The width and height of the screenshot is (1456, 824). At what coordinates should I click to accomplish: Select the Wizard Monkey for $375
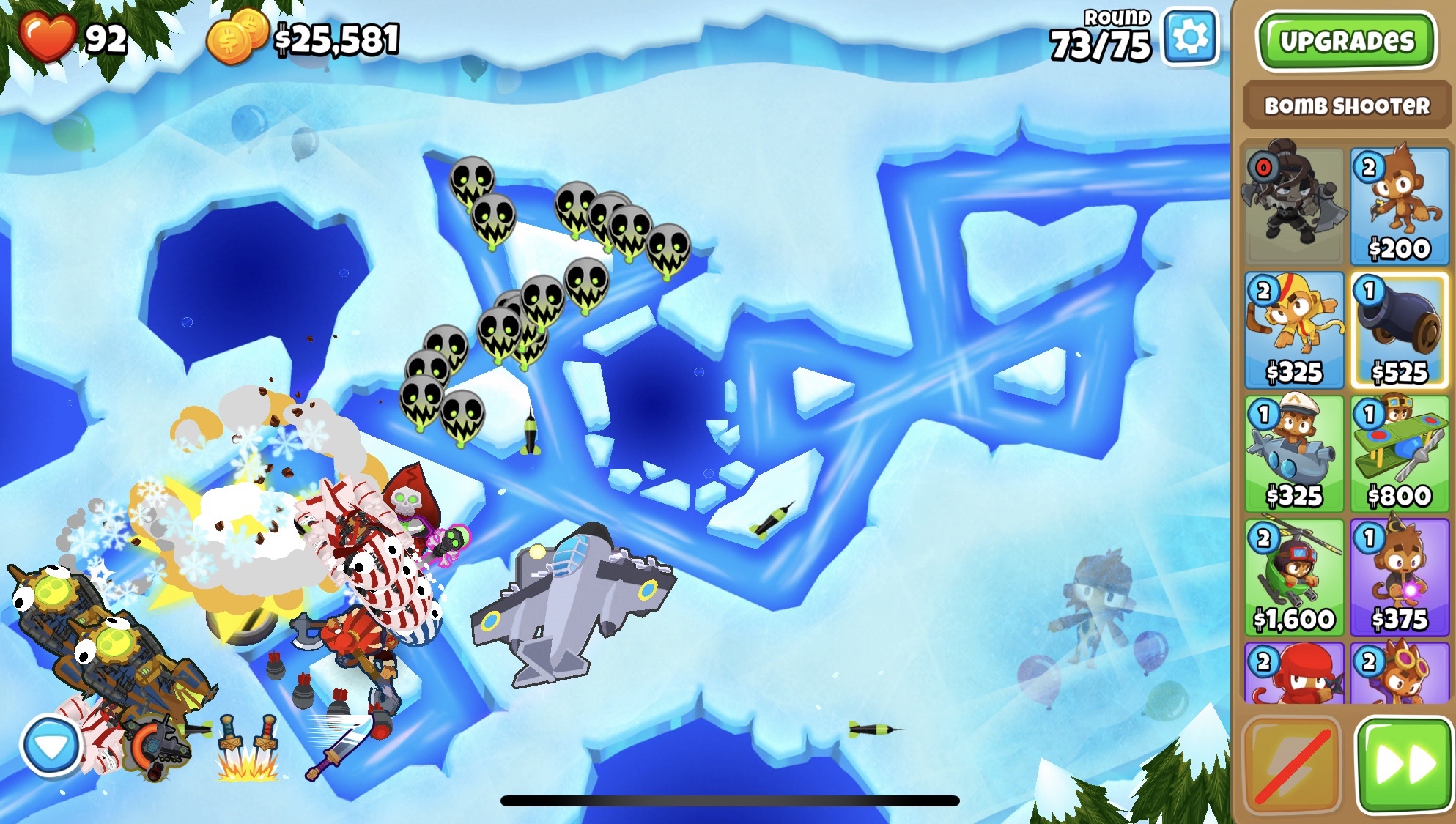click(x=1400, y=577)
